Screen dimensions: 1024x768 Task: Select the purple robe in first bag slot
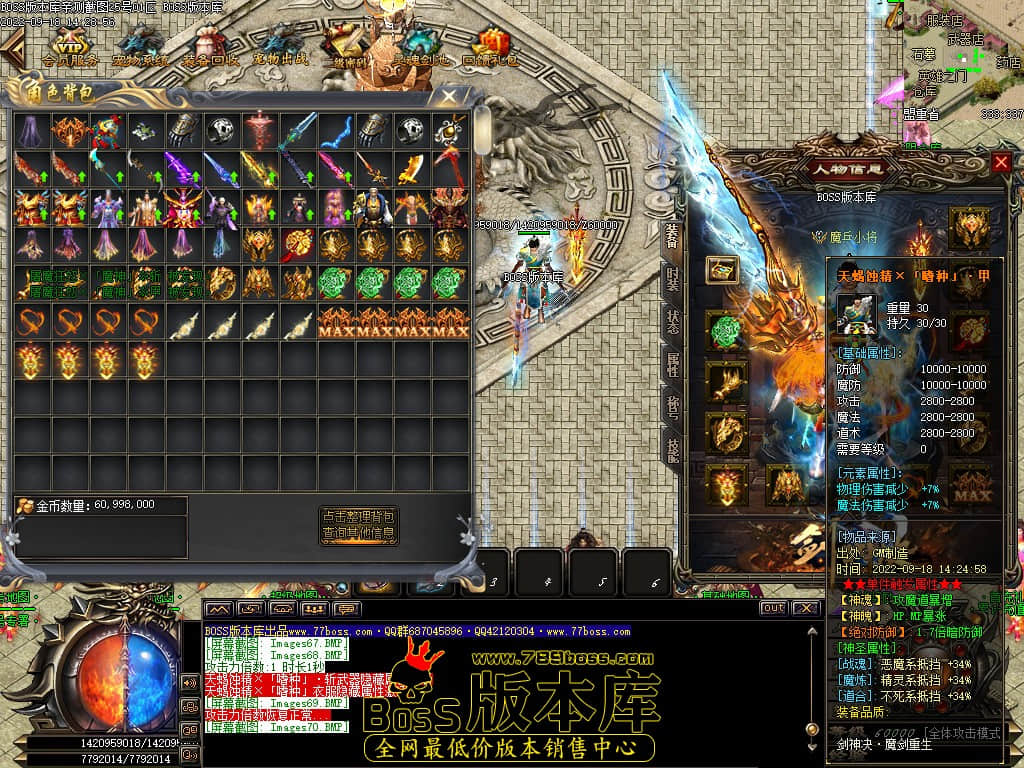tap(32, 129)
